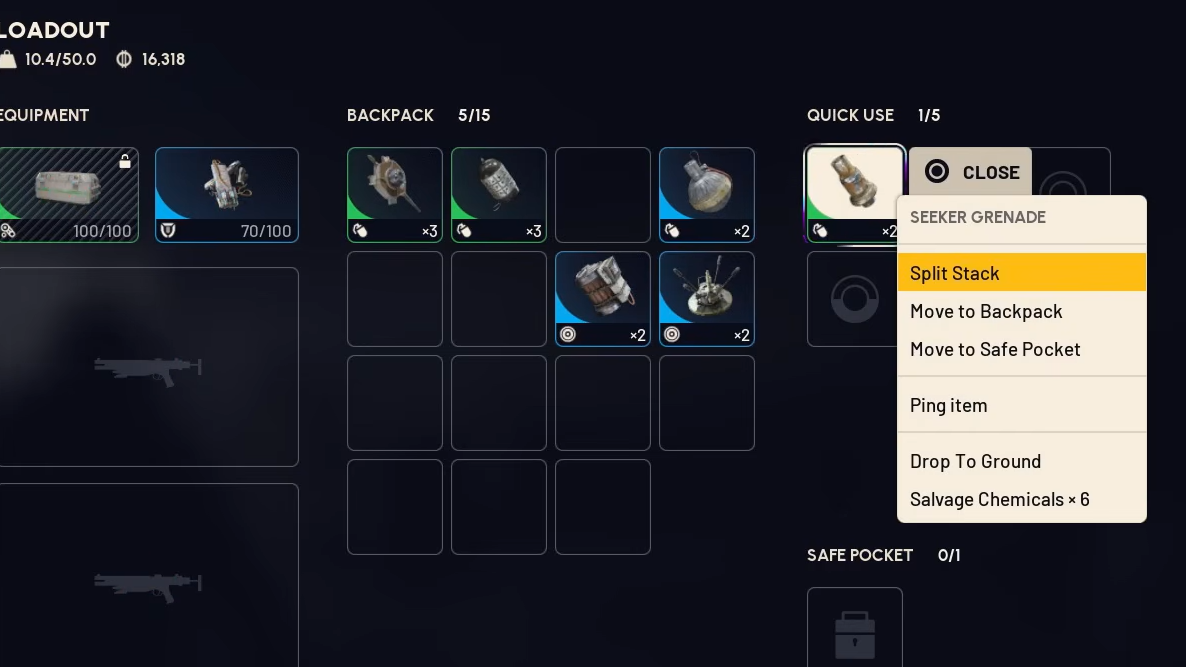
Task: Click the Ping item option
Action: click(x=1021, y=405)
